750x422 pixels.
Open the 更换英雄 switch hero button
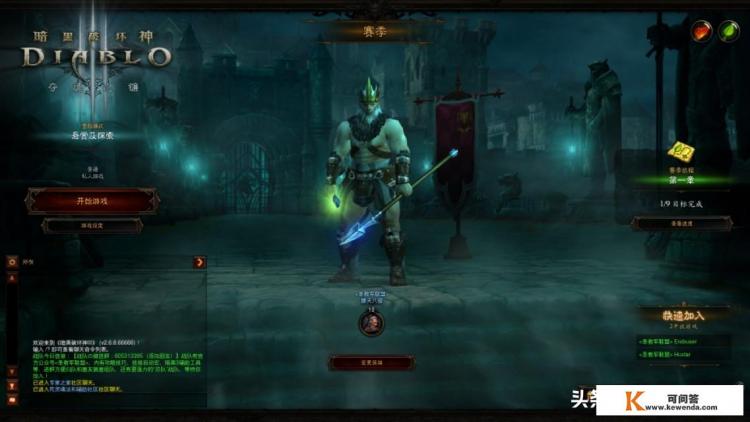point(370,362)
